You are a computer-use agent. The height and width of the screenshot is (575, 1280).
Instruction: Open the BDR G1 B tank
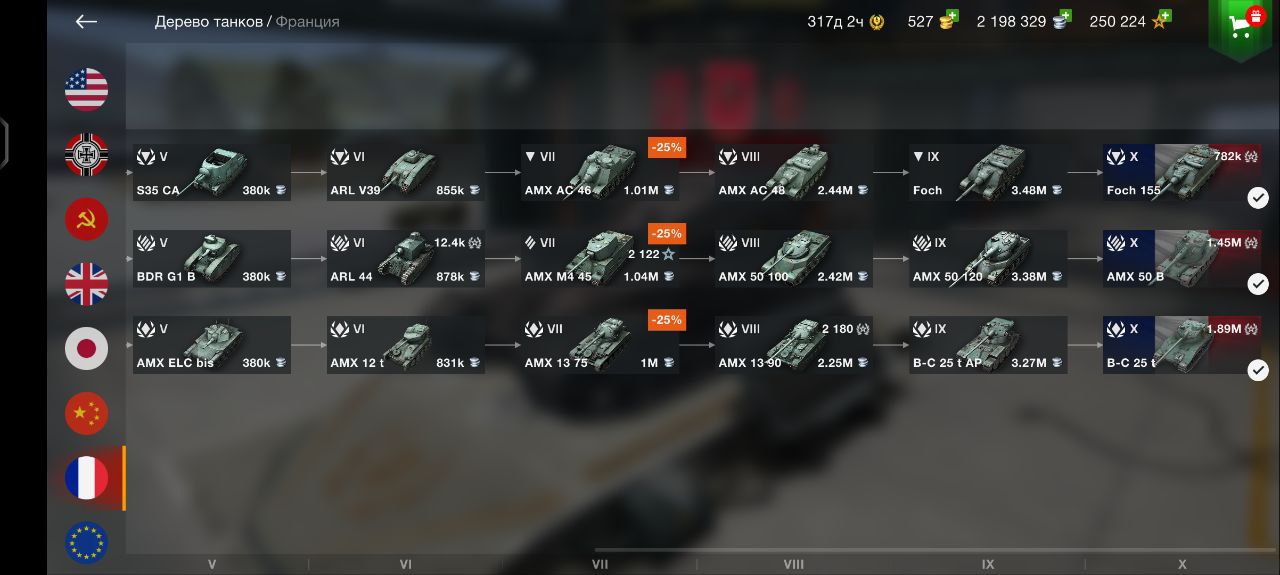click(212, 258)
